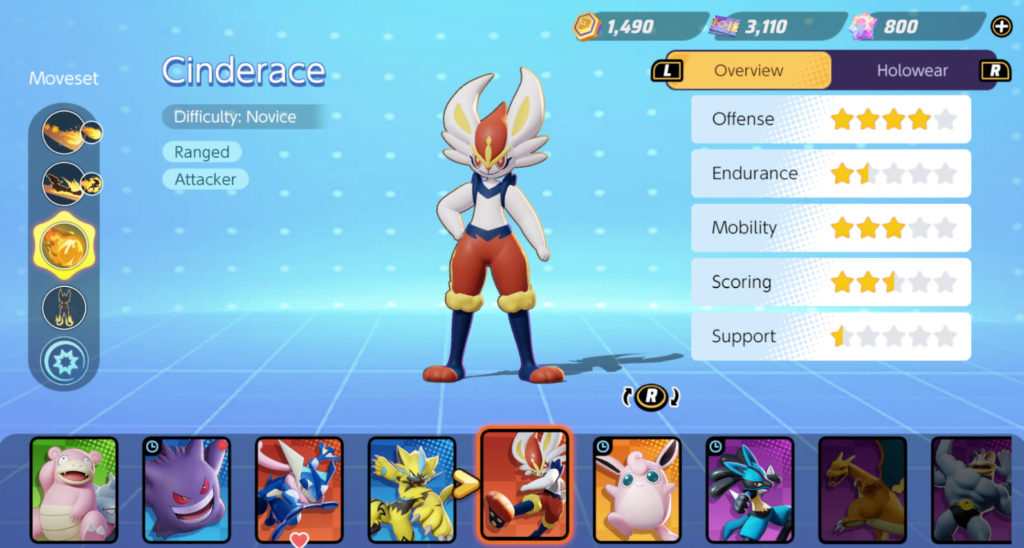Pick the Slowbro portrait
The width and height of the screenshot is (1024, 548).
coord(73,490)
